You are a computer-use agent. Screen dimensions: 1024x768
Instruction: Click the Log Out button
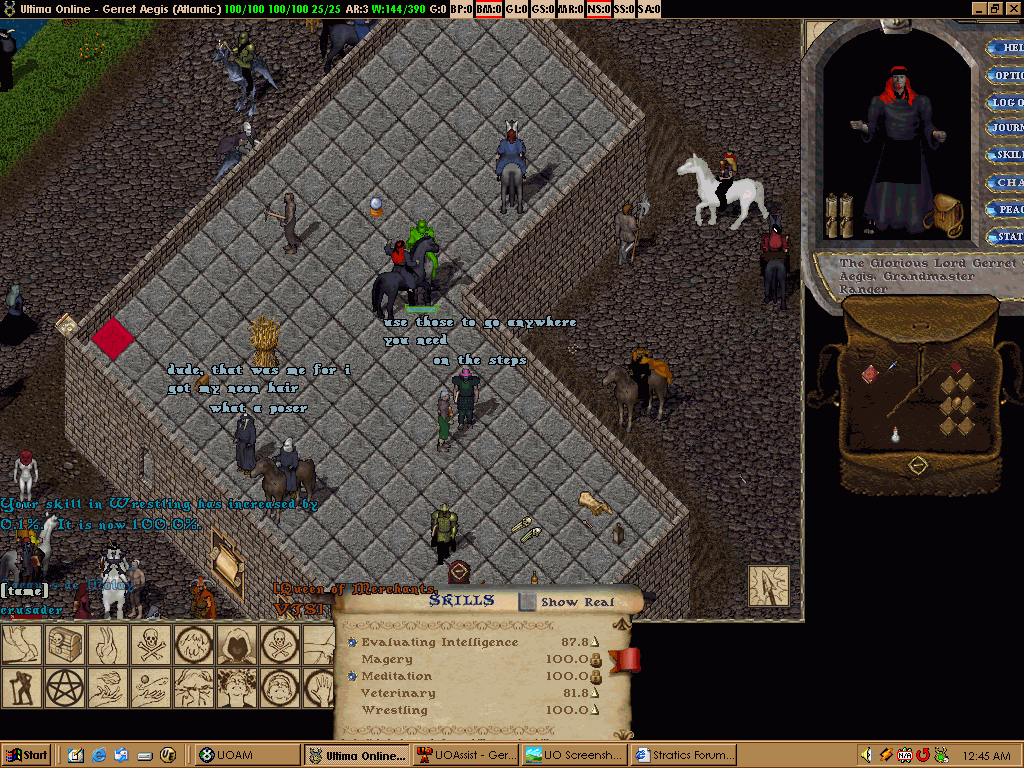pyautogui.click(x=1005, y=102)
